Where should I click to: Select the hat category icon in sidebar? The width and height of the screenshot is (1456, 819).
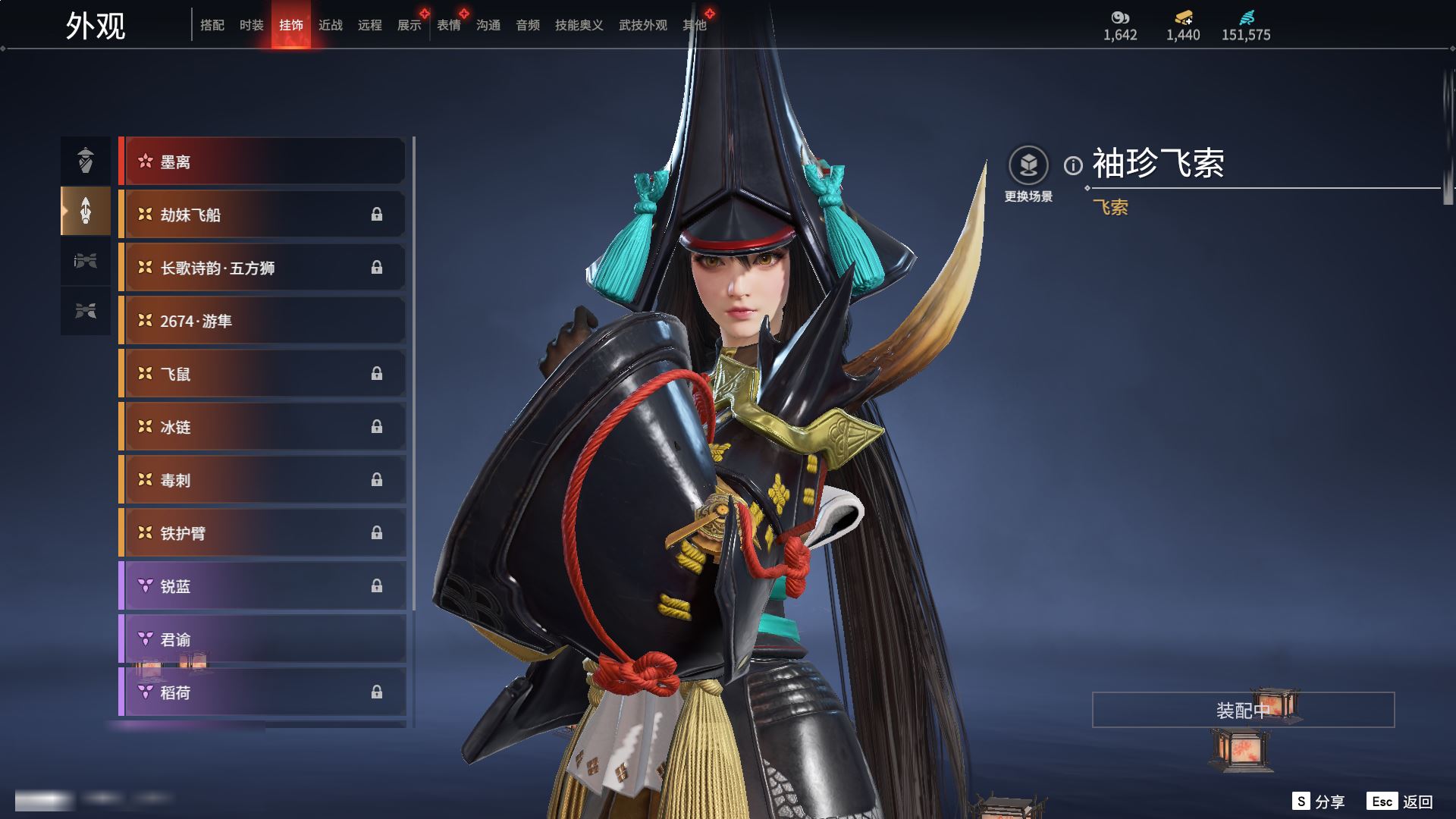click(x=86, y=160)
